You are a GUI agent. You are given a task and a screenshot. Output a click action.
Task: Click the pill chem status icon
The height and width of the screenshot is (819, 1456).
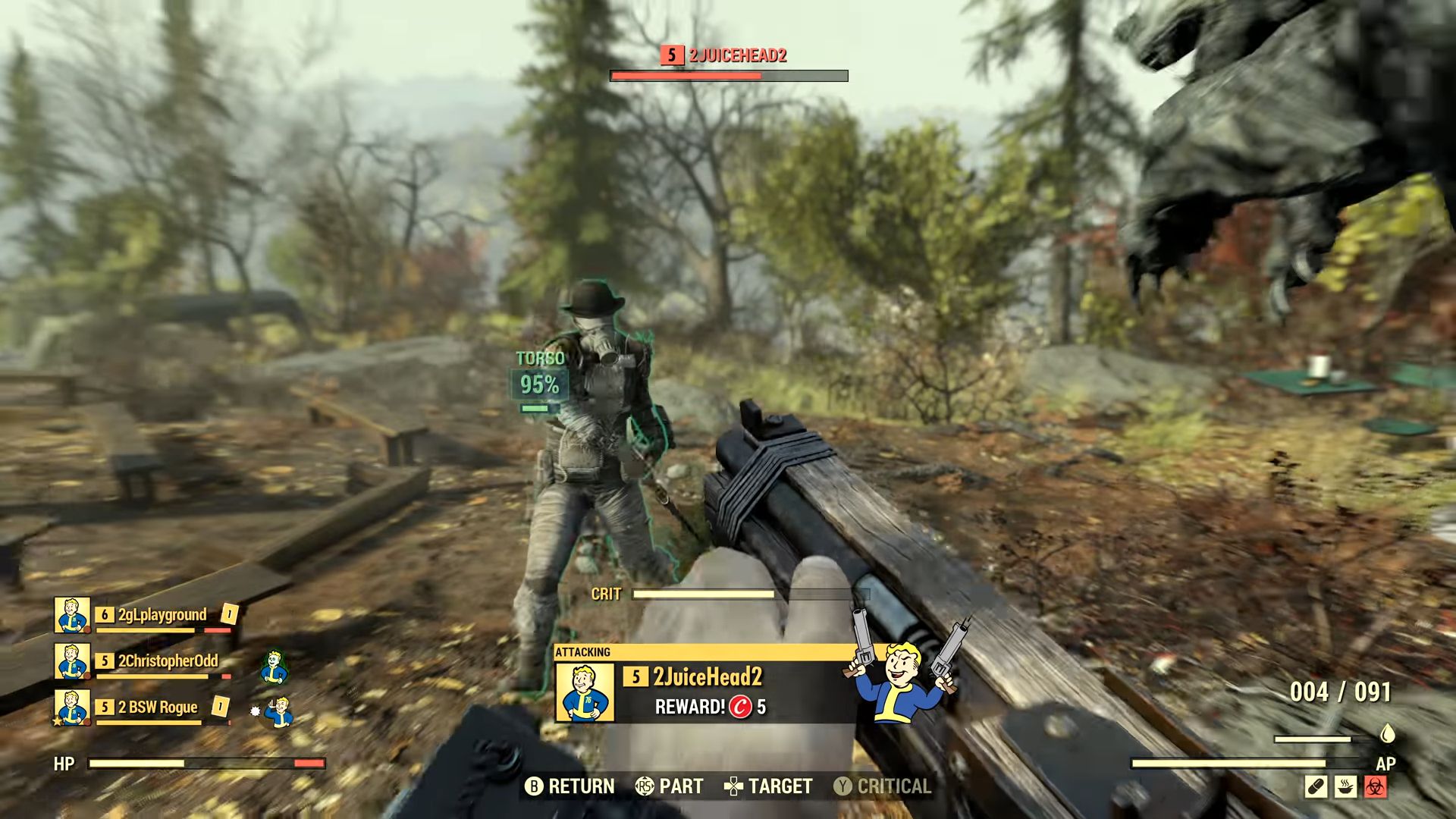coord(1316,786)
